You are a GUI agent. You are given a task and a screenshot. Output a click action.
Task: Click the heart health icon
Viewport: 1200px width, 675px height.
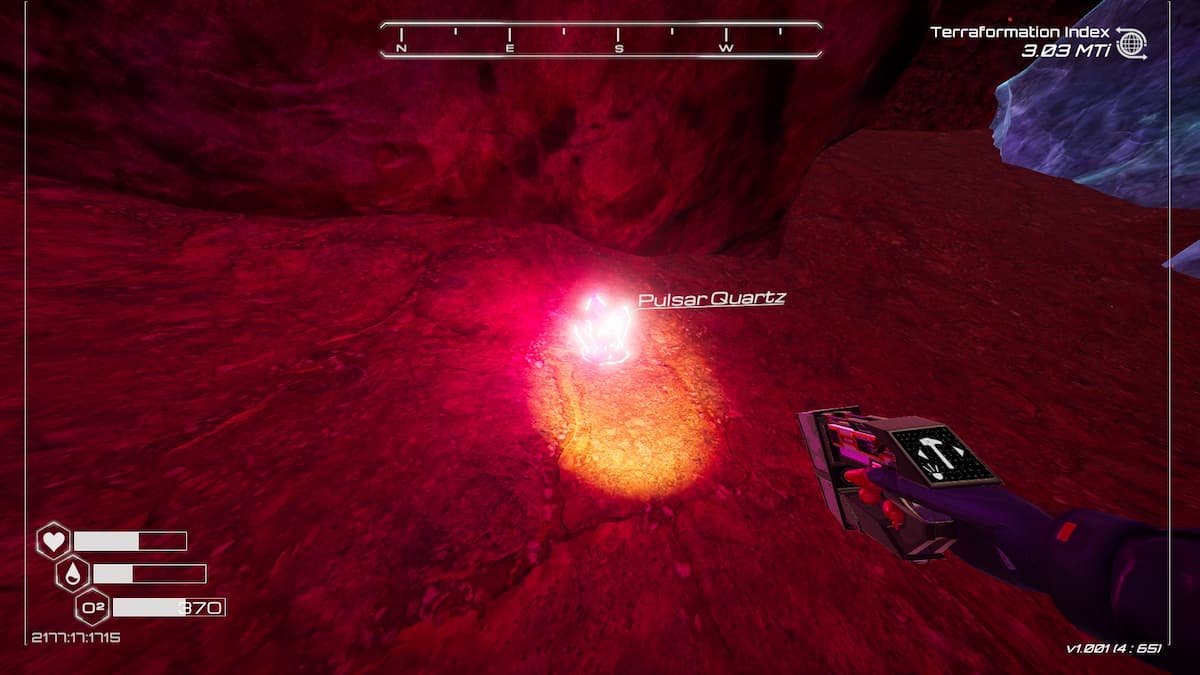click(53, 541)
